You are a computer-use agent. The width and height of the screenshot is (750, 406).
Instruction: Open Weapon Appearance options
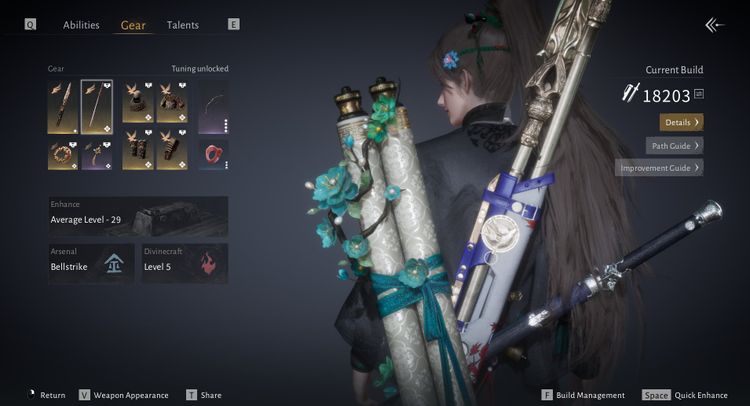124,395
